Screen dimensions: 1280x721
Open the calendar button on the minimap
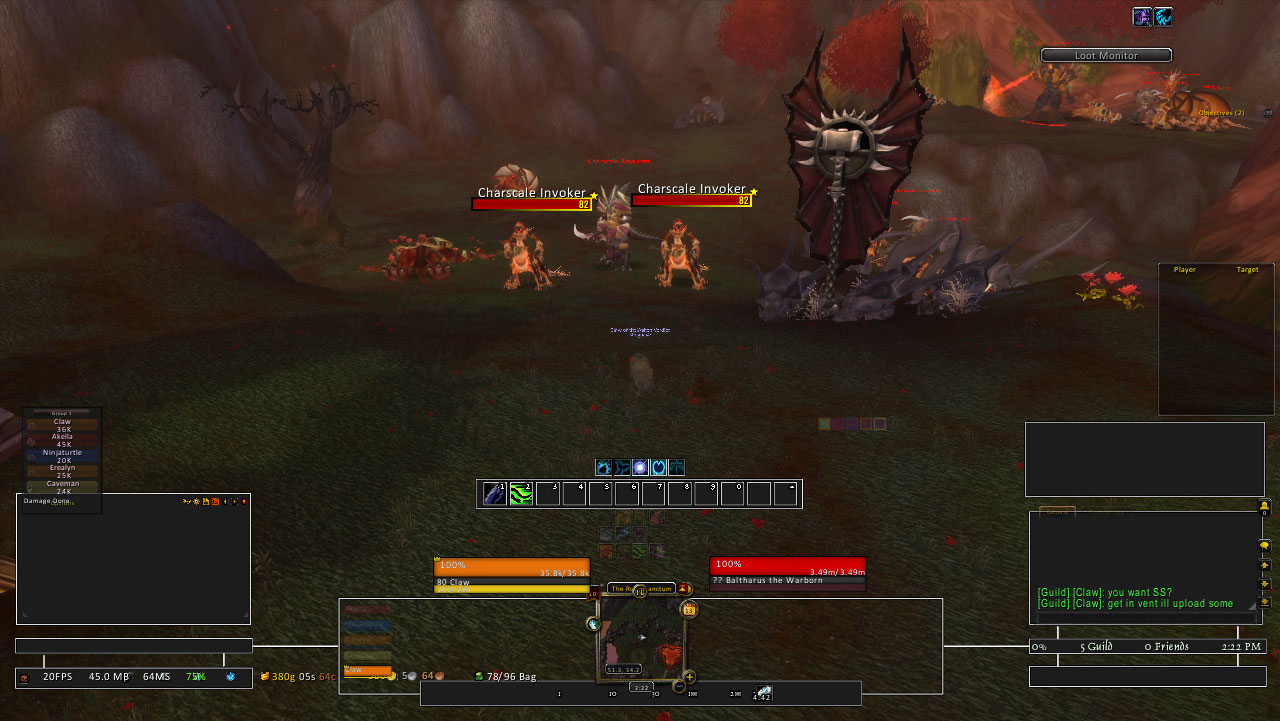688,609
